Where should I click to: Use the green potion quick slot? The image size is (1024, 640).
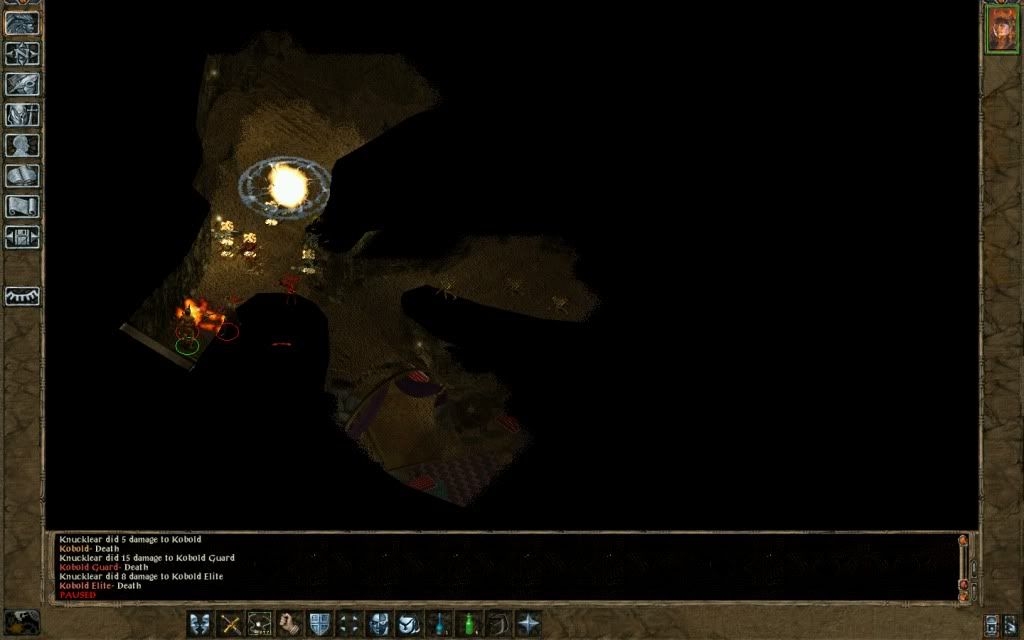468,624
